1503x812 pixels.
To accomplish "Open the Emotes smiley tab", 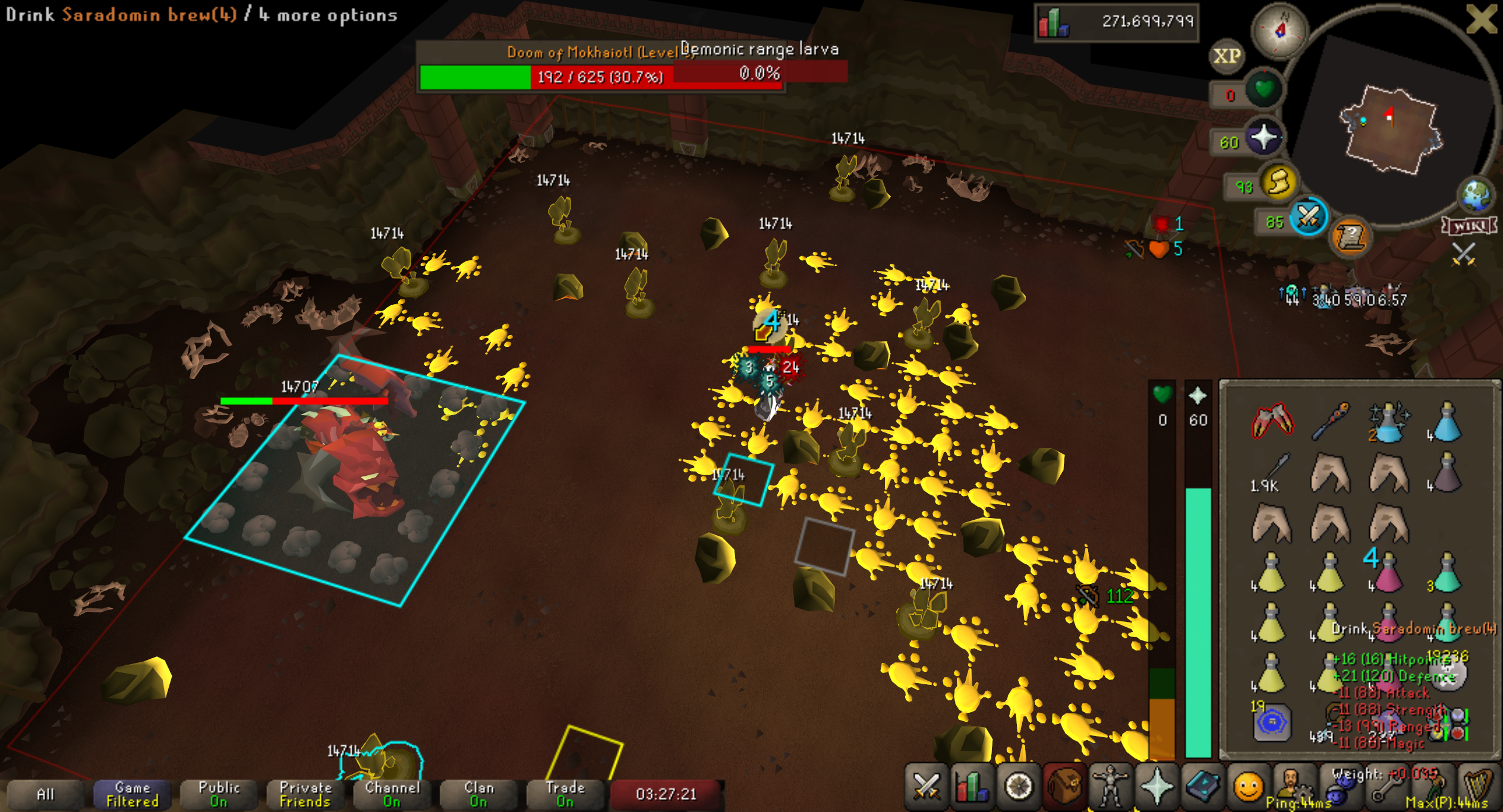I will point(1248,787).
